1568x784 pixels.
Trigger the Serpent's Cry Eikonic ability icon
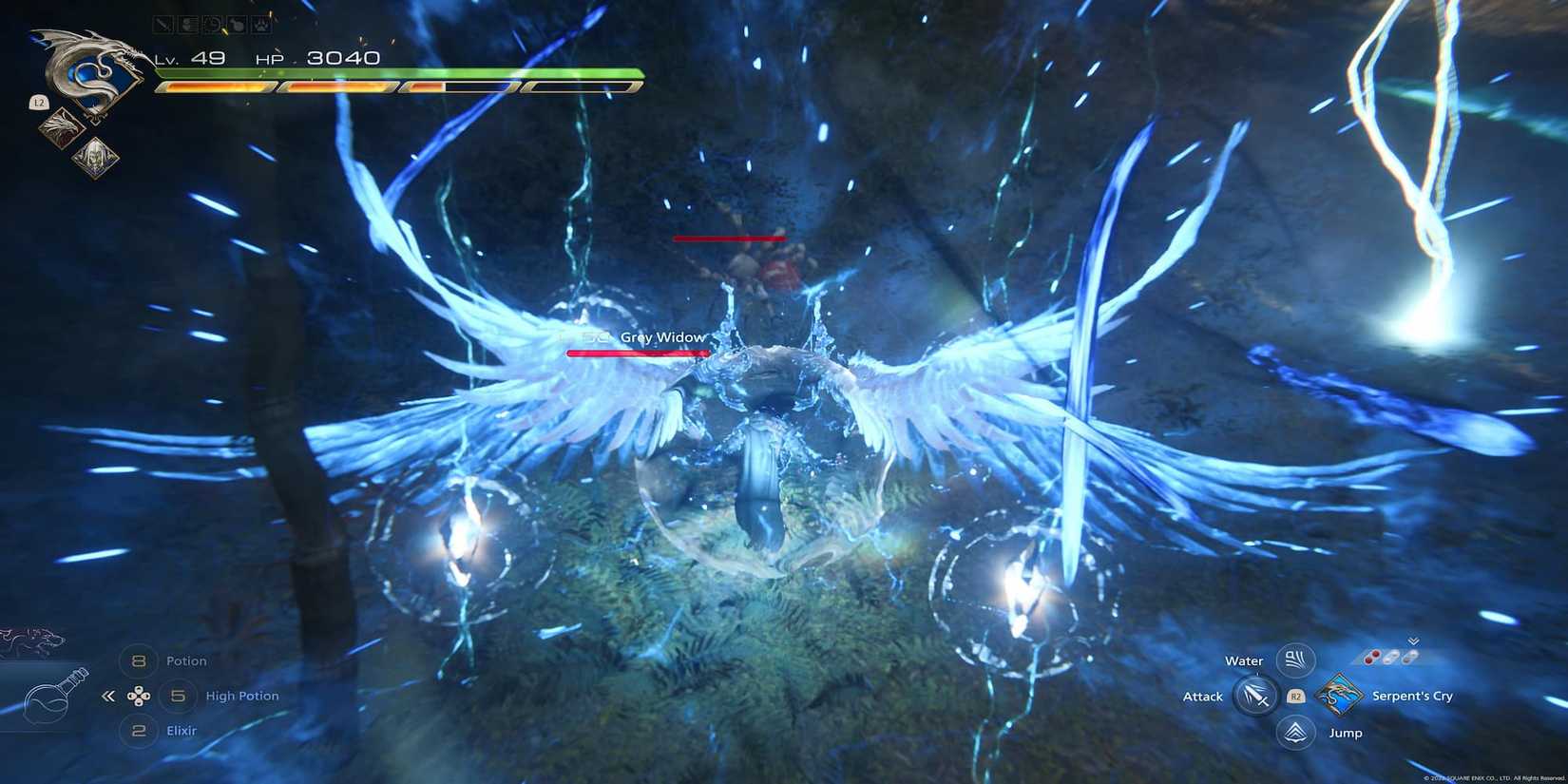1339,696
